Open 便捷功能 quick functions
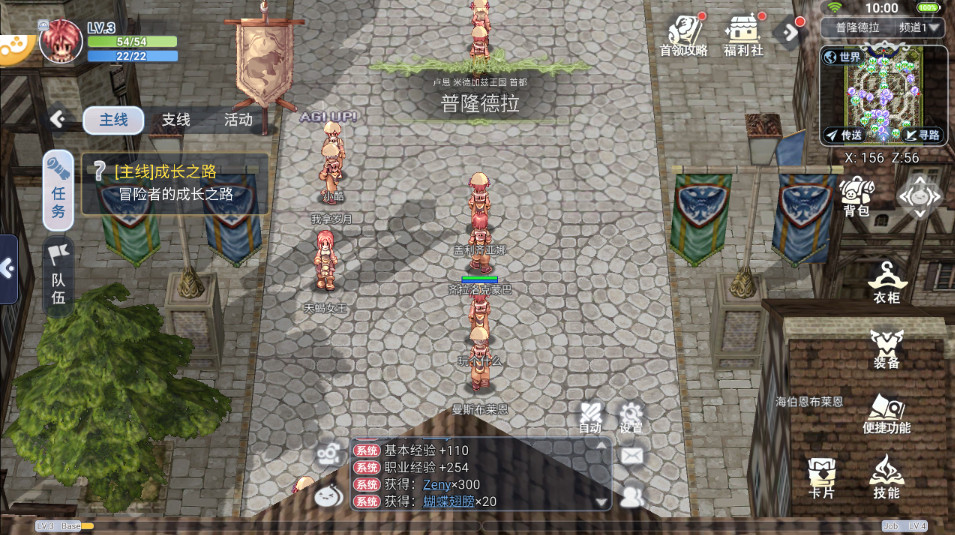Viewport: 955px width, 535px height. pyautogui.click(x=886, y=414)
